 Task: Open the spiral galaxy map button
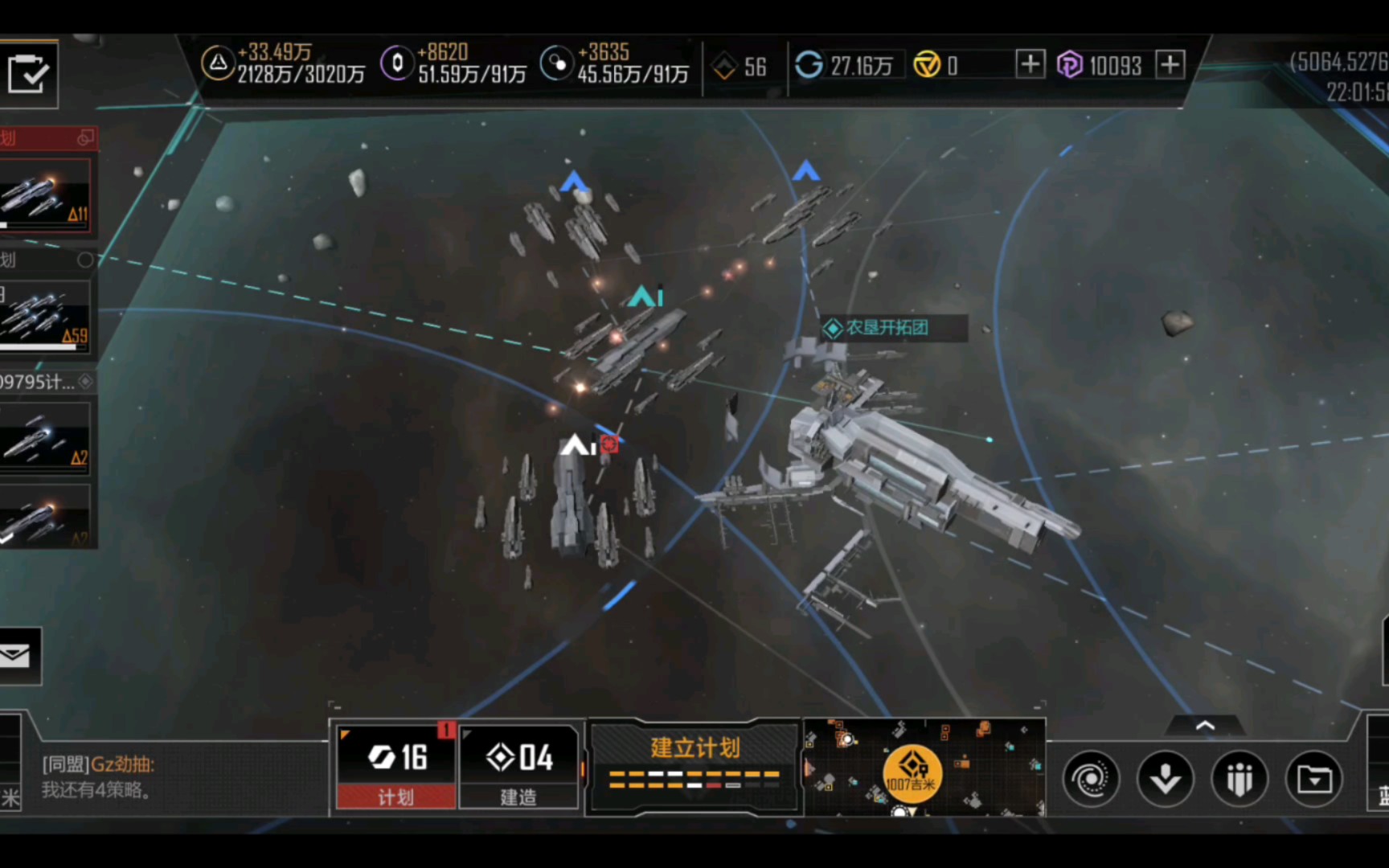click(x=1091, y=778)
